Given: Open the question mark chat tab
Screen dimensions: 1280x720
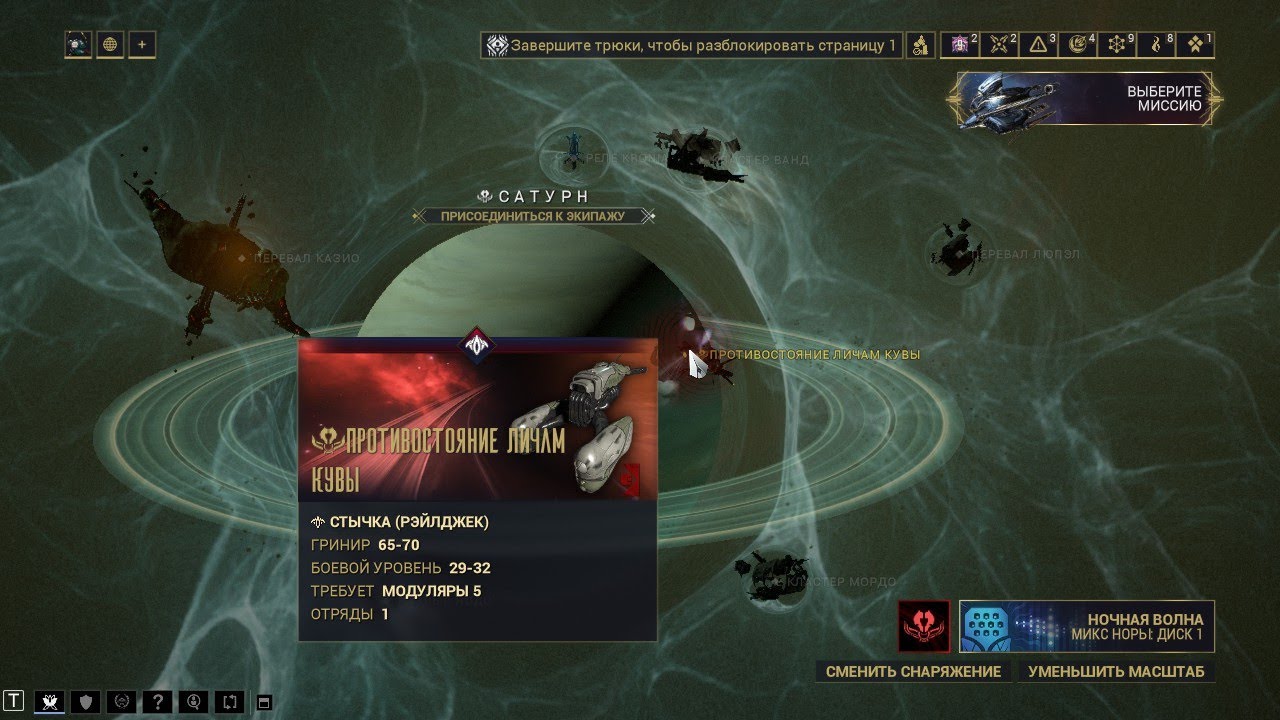Looking at the screenshot, I should pyautogui.click(x=157, y=701).
